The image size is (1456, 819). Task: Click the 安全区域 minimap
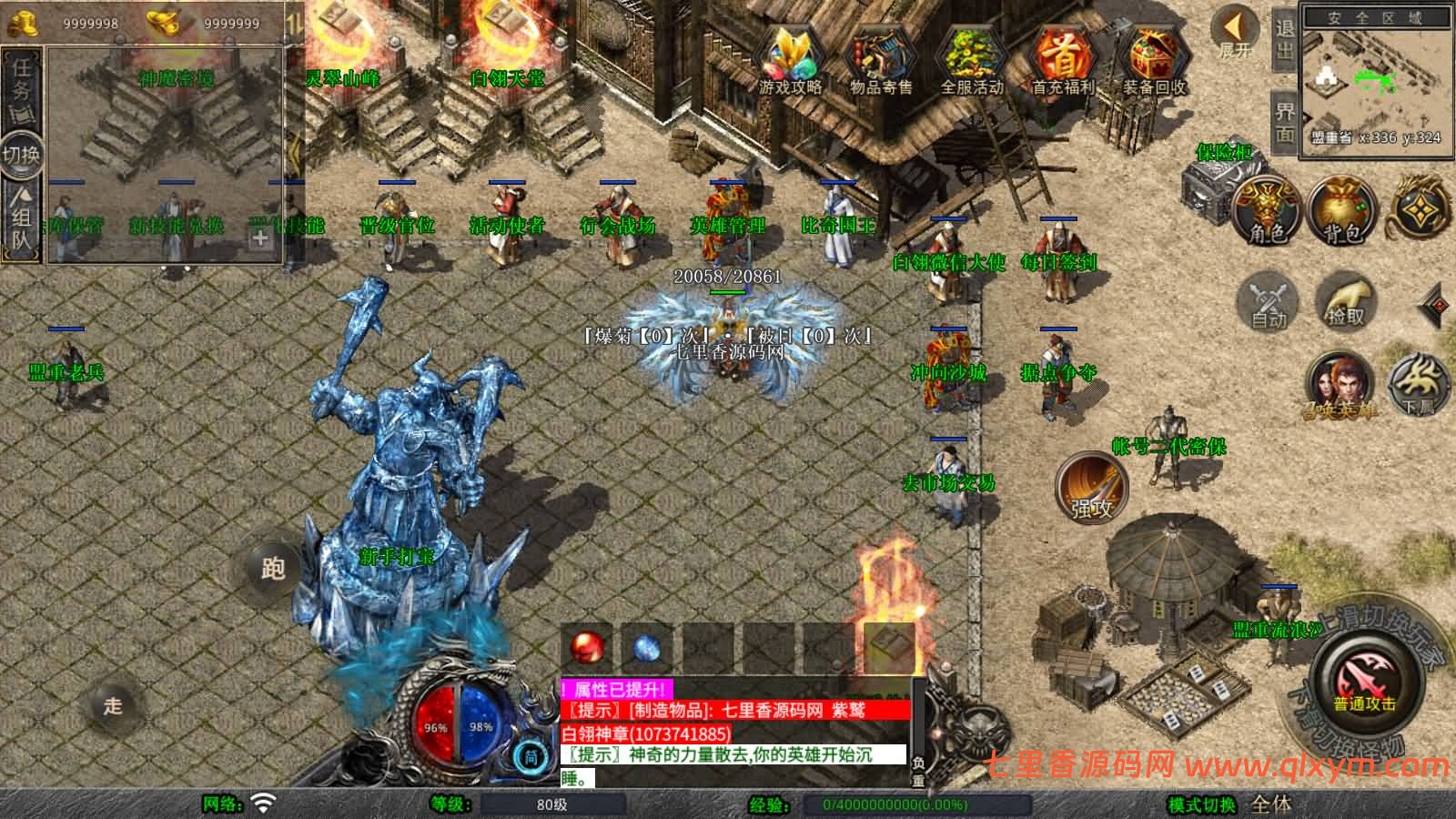tap(1379, 82)
